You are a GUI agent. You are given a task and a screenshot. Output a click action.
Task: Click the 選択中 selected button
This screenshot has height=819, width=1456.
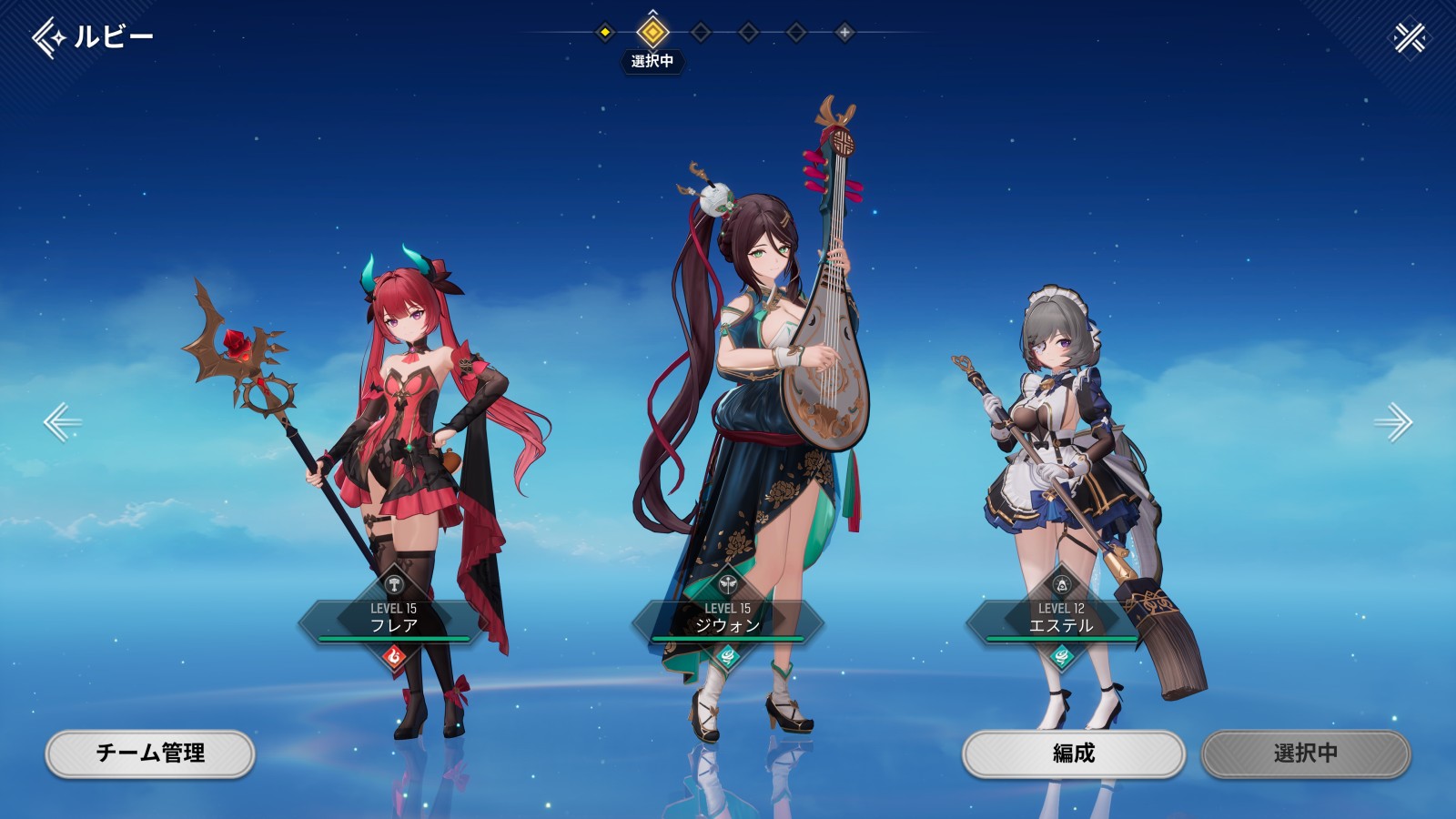pos(1306,753)
